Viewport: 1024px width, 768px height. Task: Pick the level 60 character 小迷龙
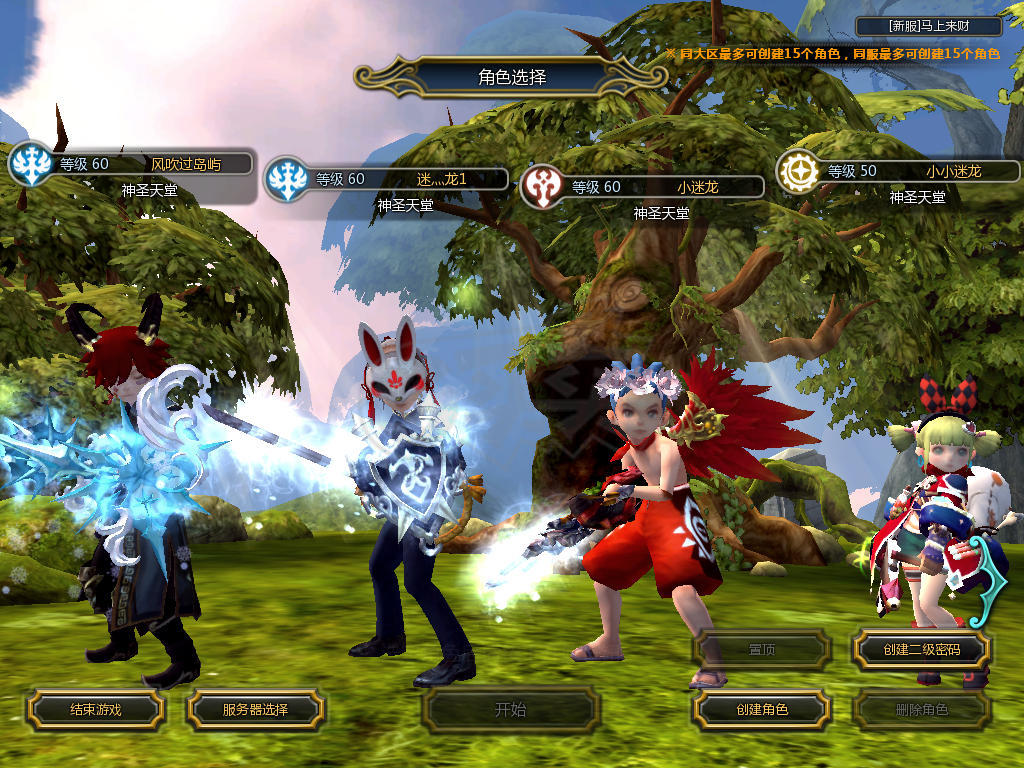655,187
